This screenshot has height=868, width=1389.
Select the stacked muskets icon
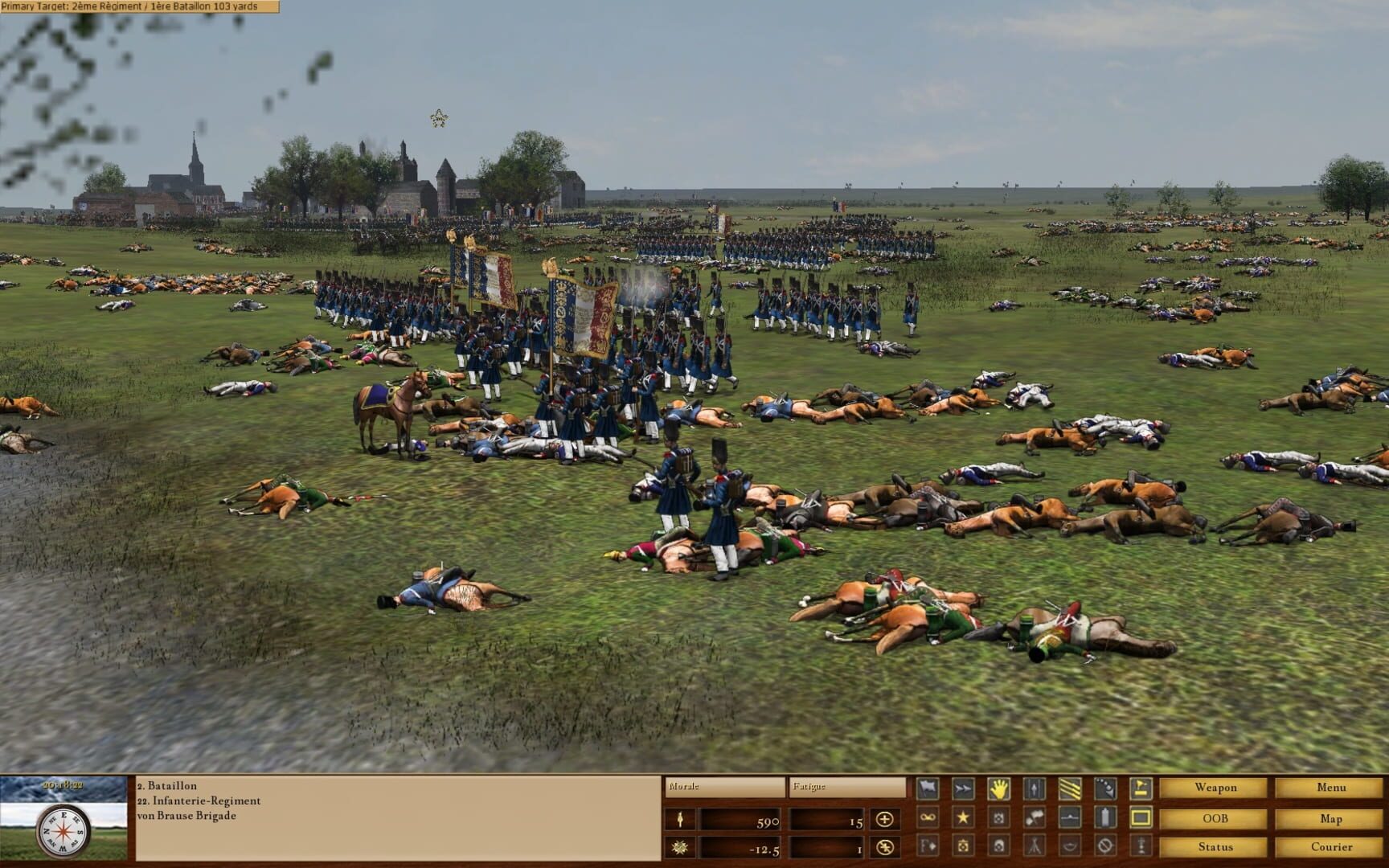1034,847
